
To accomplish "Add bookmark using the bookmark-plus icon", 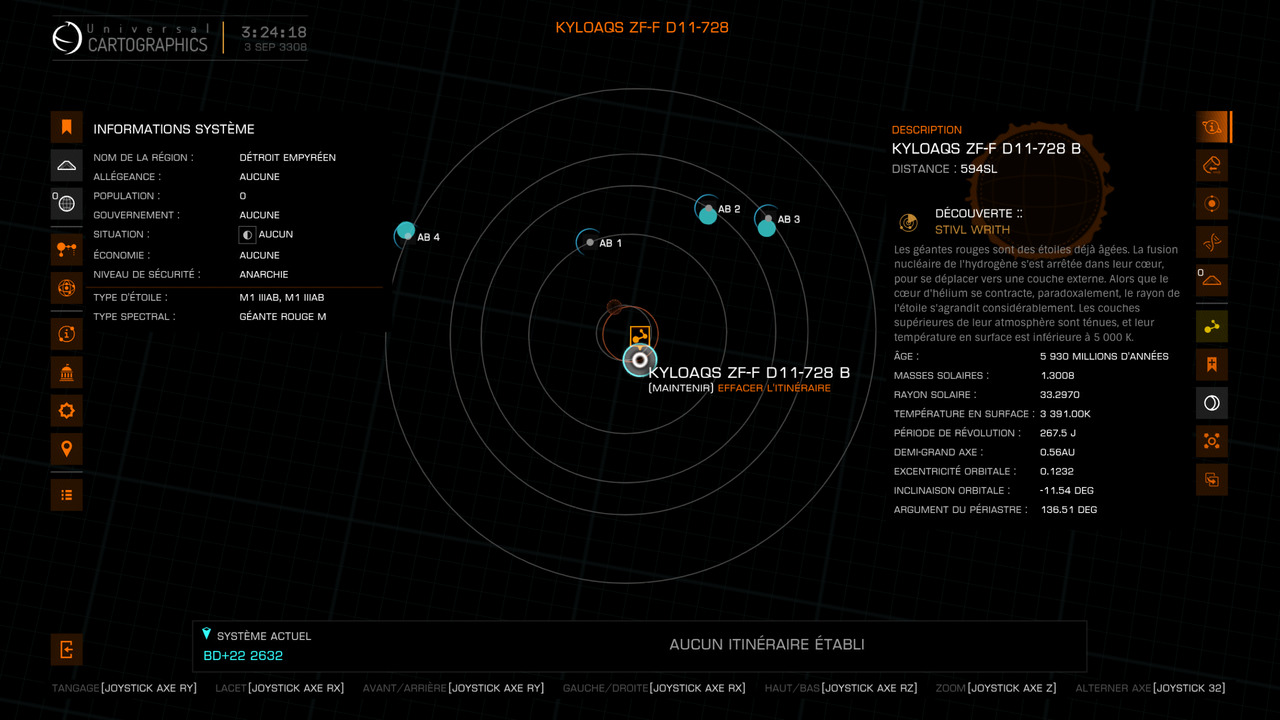I will pos(1212,365).
